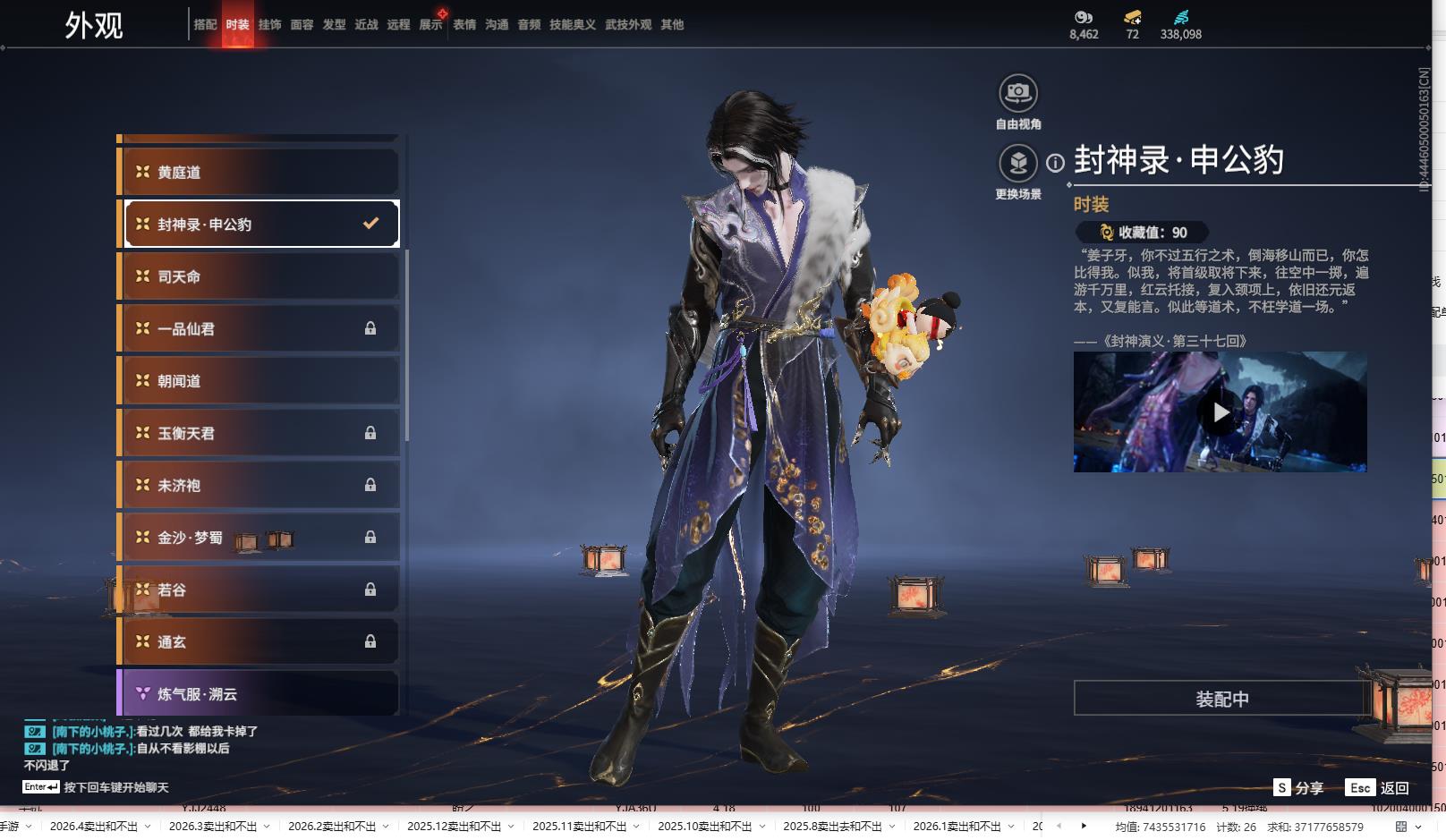Go to the 发型 tab
This screenshot has width=1446, height=840.
[x=334, y=25]
